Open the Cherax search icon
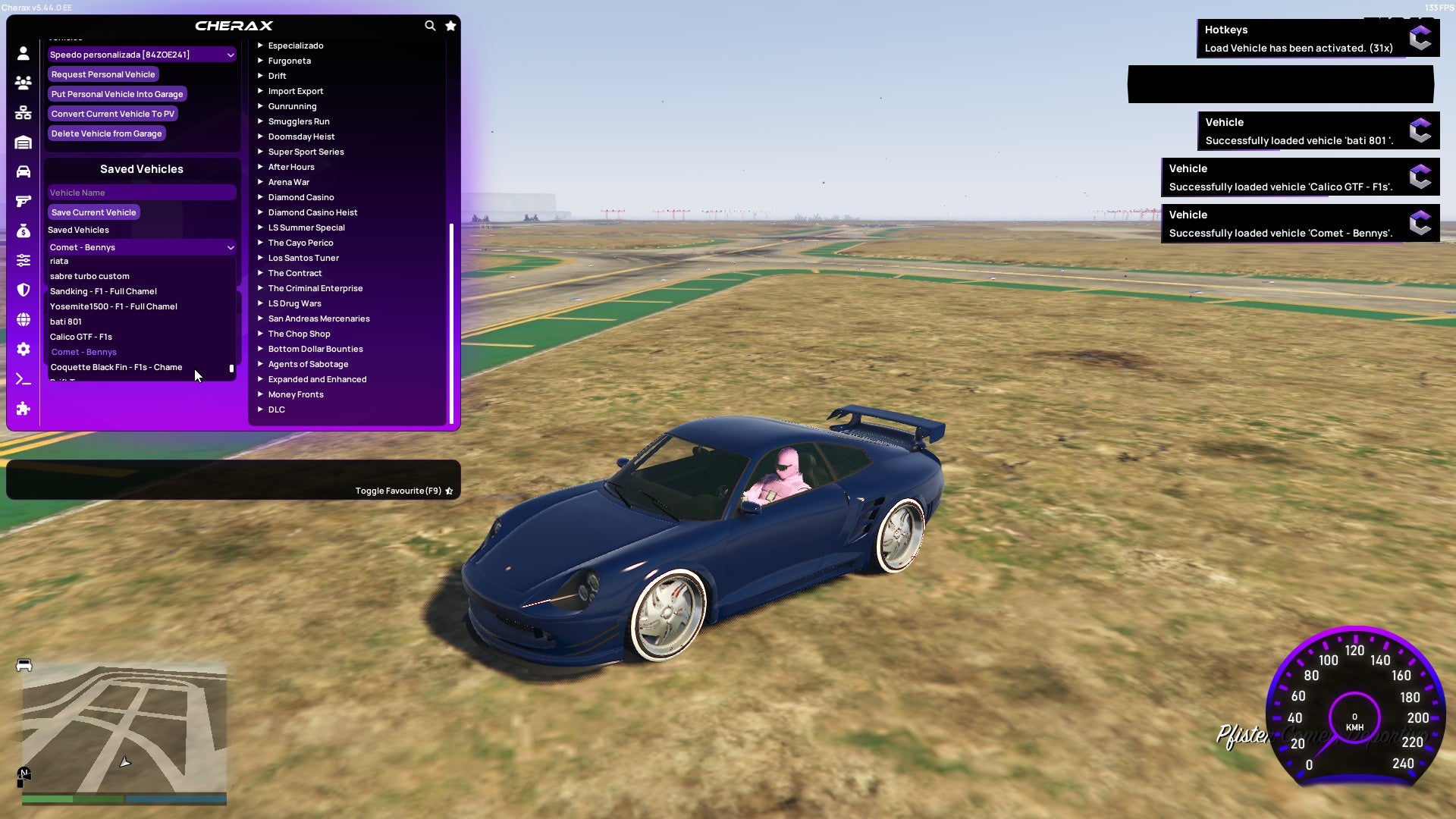Screen dimensions: 1456x819 click(430, 25)
